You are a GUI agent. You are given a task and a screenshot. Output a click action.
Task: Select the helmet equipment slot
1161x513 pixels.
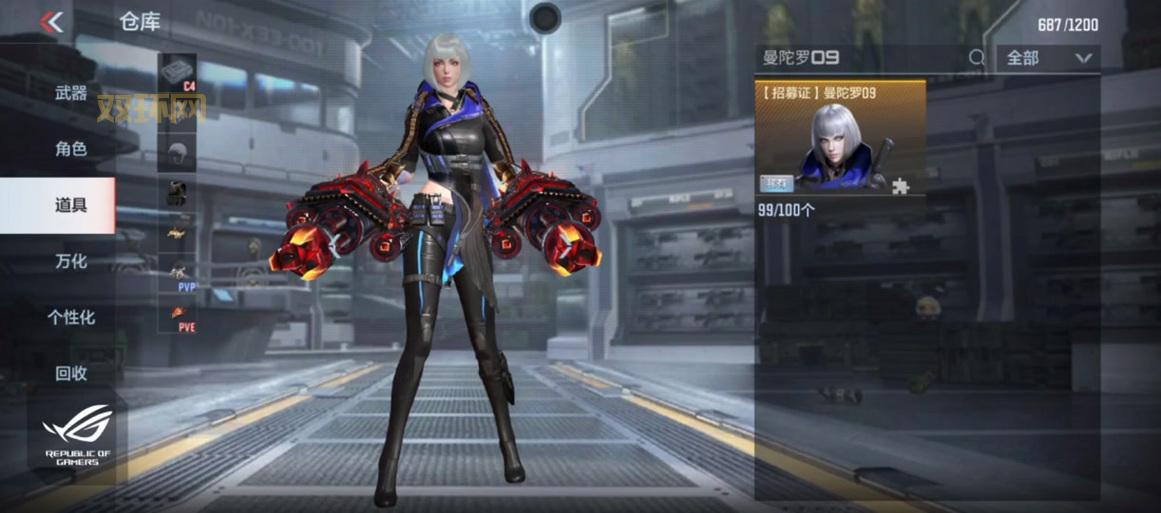click(177, 151)
